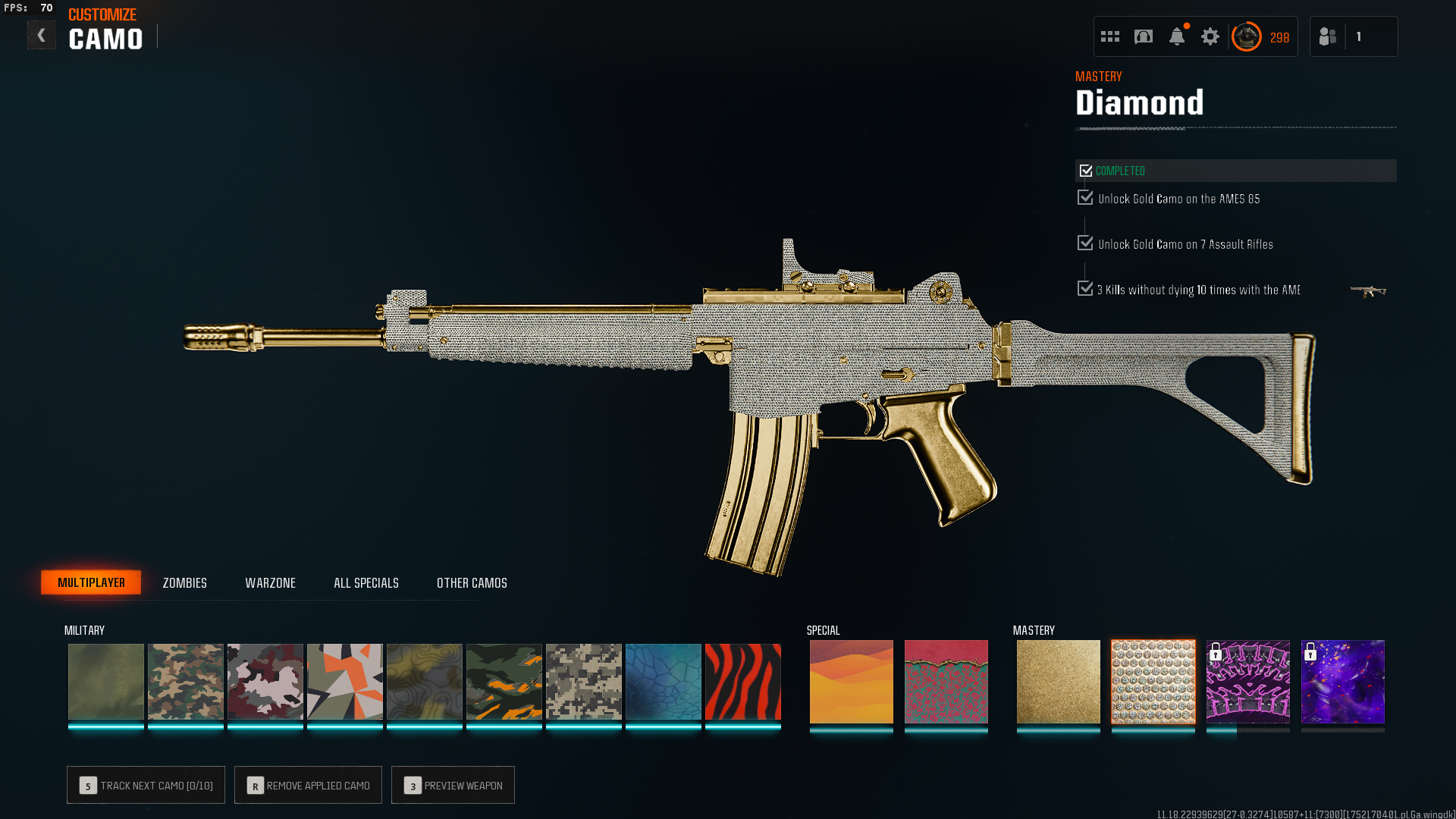1456x819 pixels.
Task: Choose the Gold mastery camo
Action: pos(1058,681)
